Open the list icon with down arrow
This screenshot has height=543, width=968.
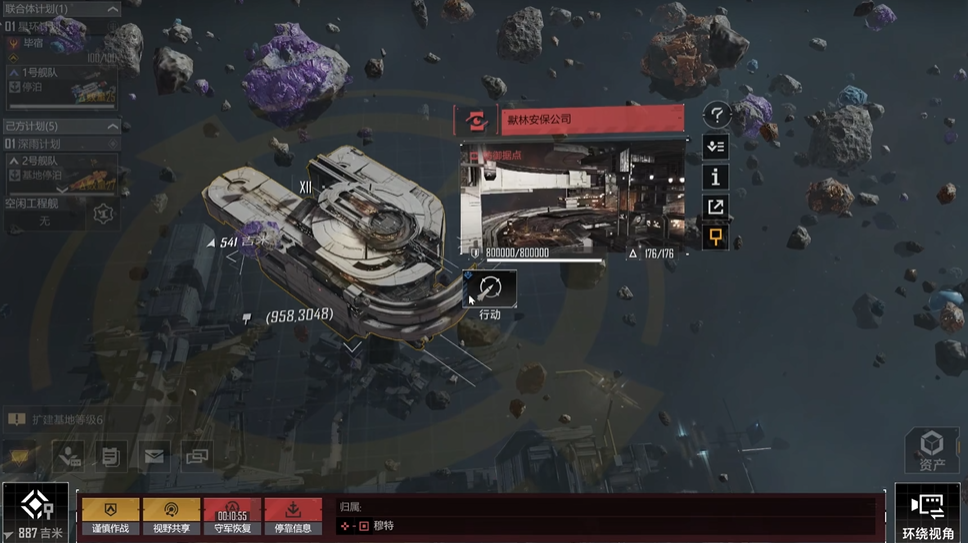tap(715, 146)
